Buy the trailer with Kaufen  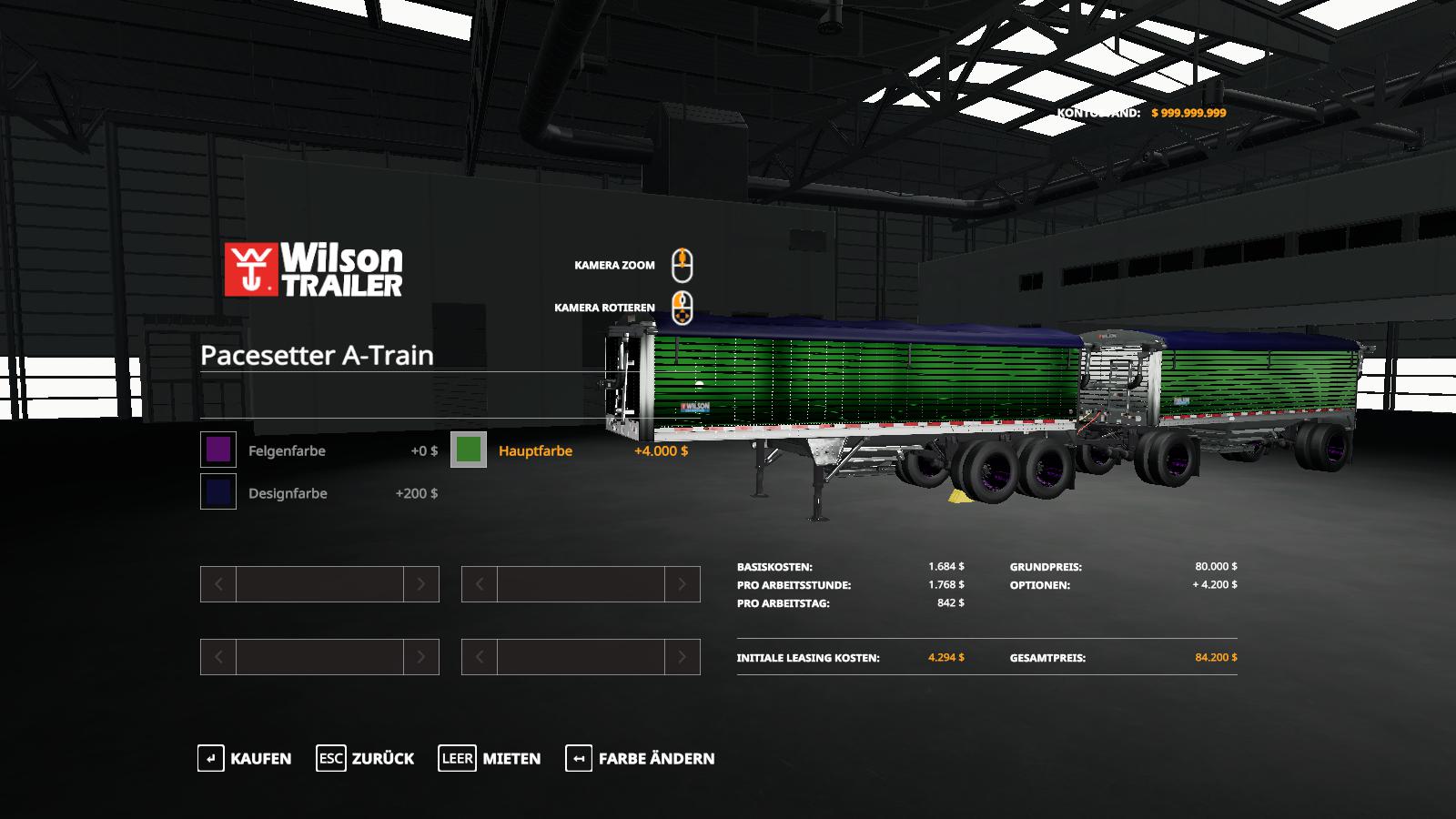point(245,758)
